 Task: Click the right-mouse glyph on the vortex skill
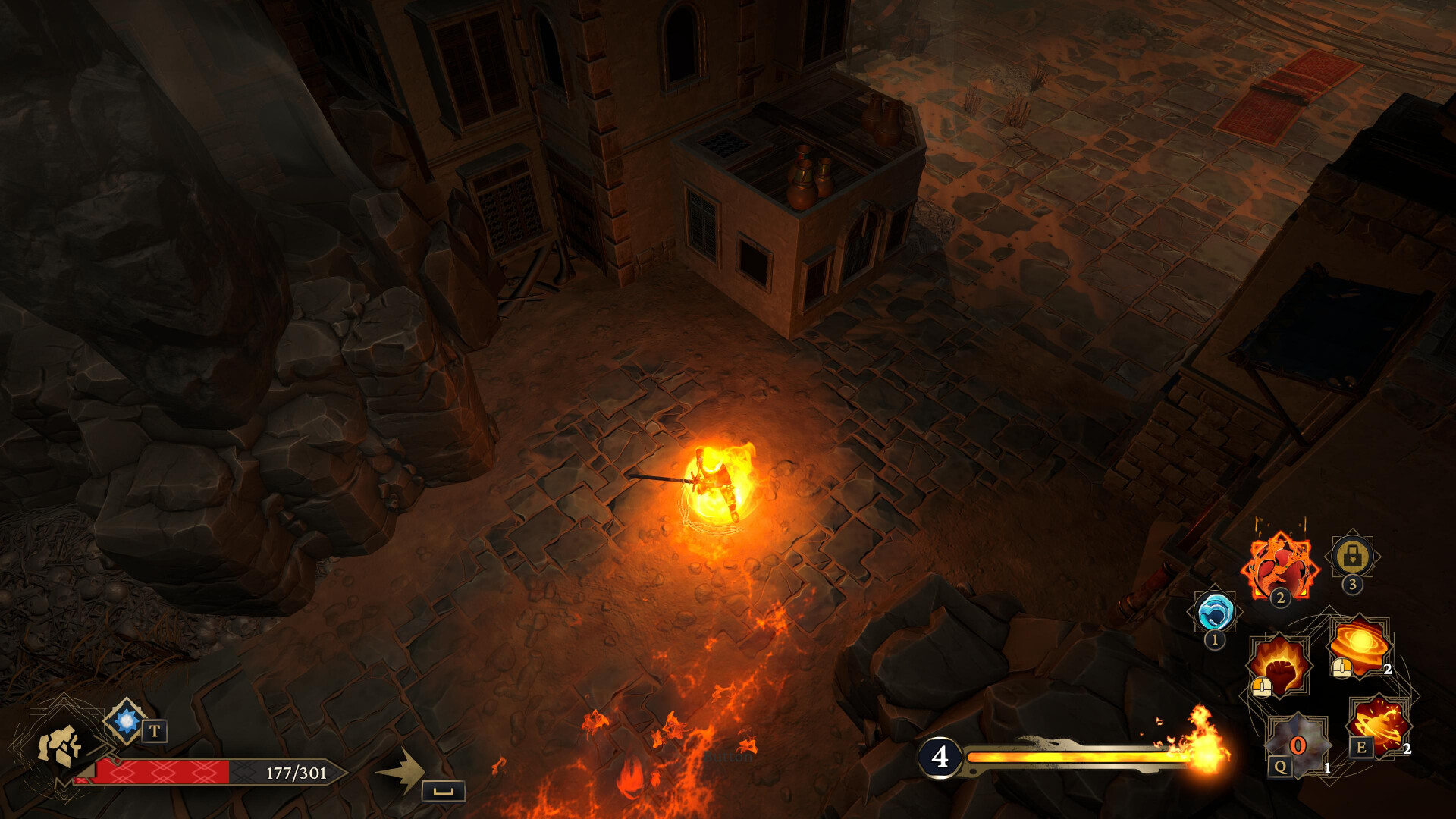pos(1341,668)
